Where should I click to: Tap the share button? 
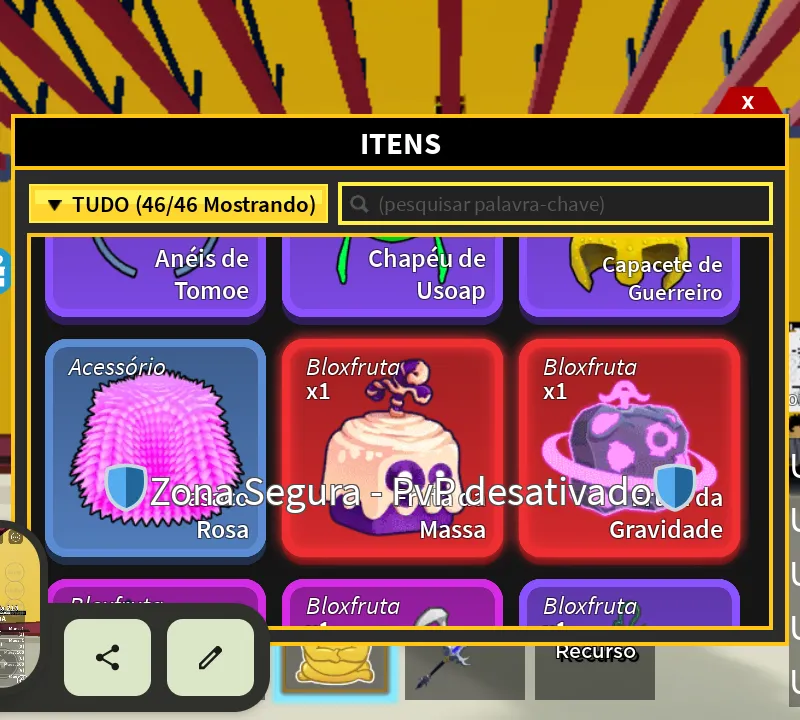(x=108, y=658)
